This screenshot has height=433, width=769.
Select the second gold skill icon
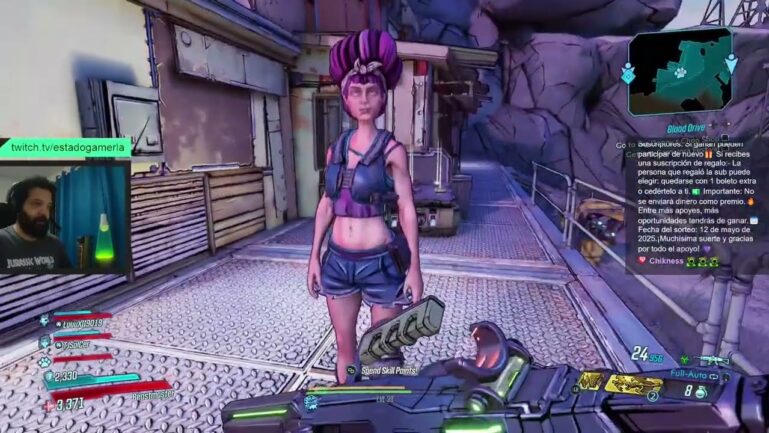[634, 382]
